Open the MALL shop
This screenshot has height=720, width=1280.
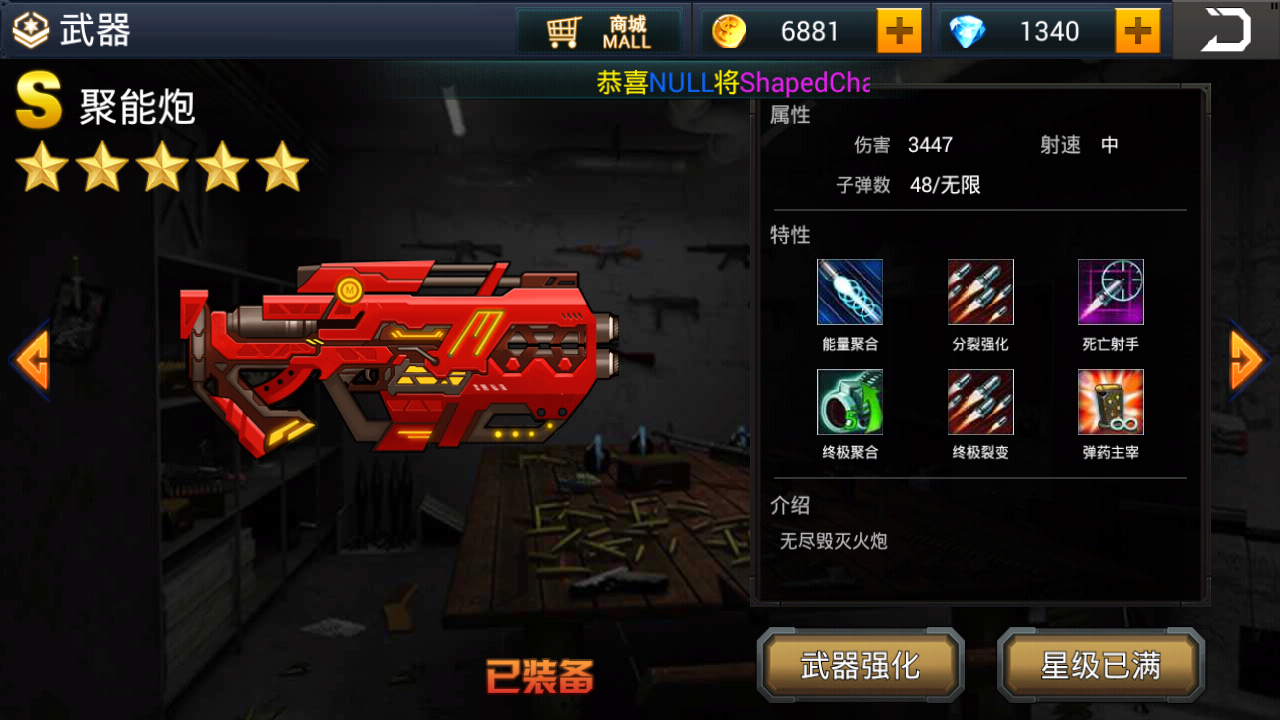pyautogui.click(x=599, y=32)
